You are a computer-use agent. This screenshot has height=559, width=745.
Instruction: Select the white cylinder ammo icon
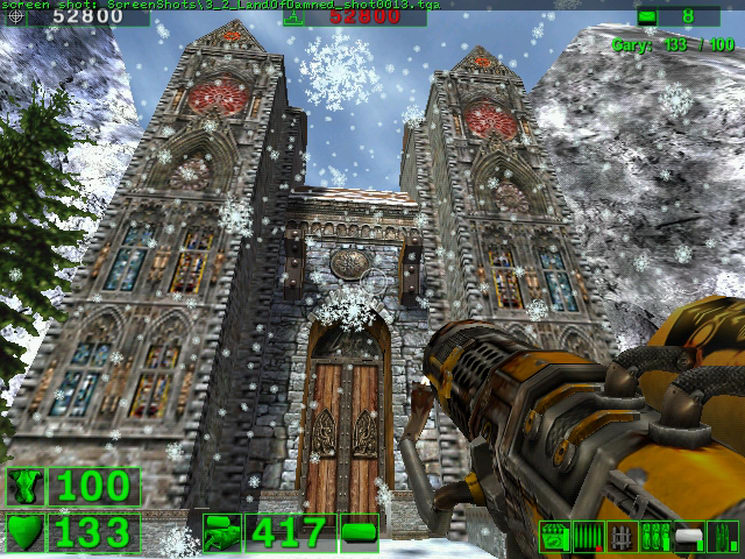coord(689,536)
